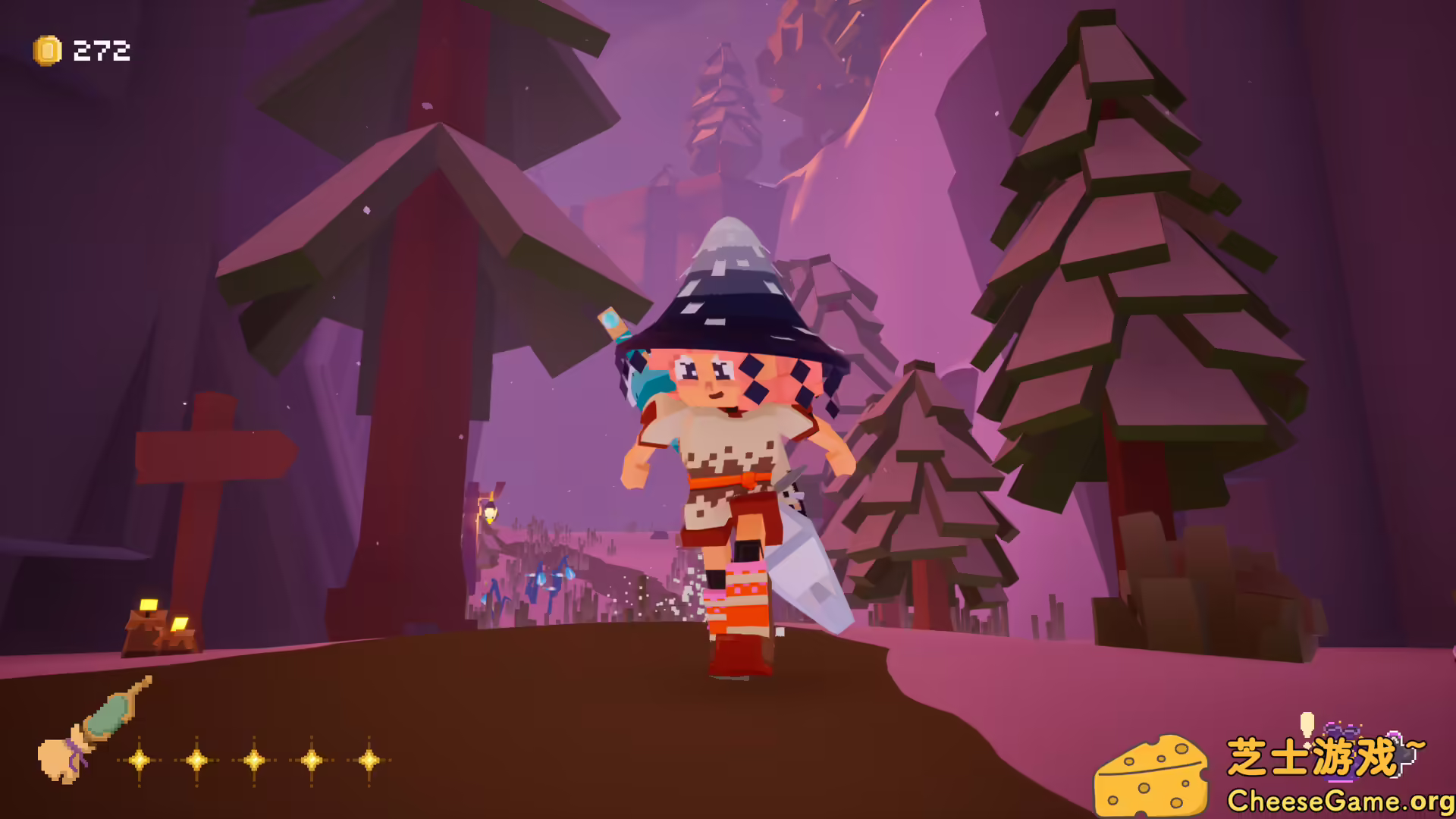Click the exclamation mark above the cheese logo
The width and height of the screenshot is (1456, 819).
tap(1307, 724)
